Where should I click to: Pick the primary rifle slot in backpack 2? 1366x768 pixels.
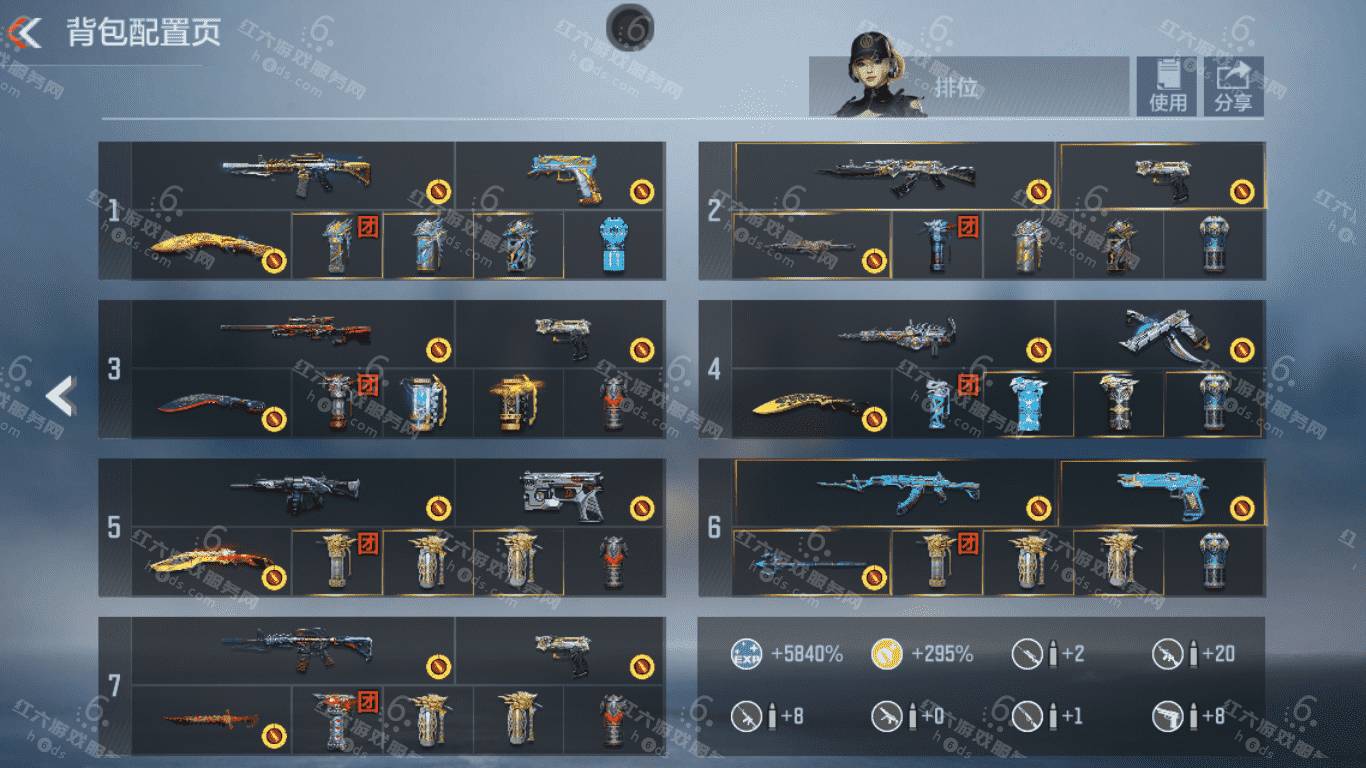[894, 176]
